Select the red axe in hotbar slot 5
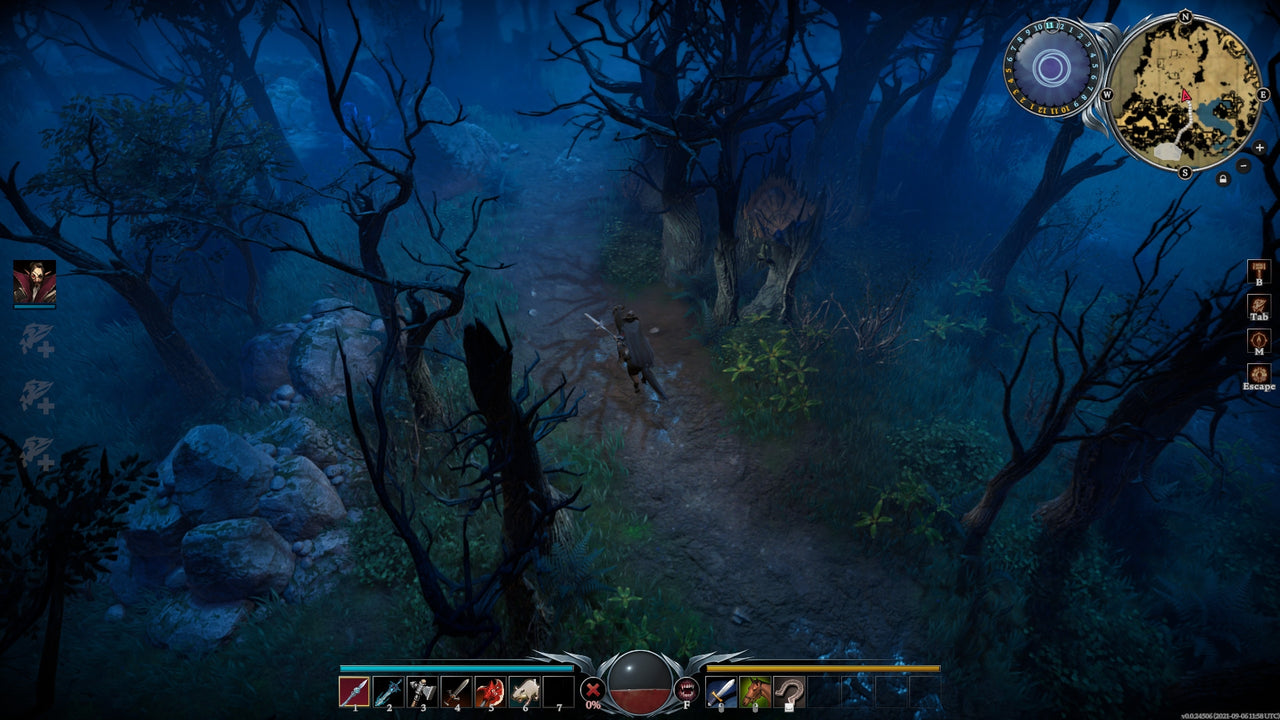This screenshot has width=1280, height=720. [489, 689]
